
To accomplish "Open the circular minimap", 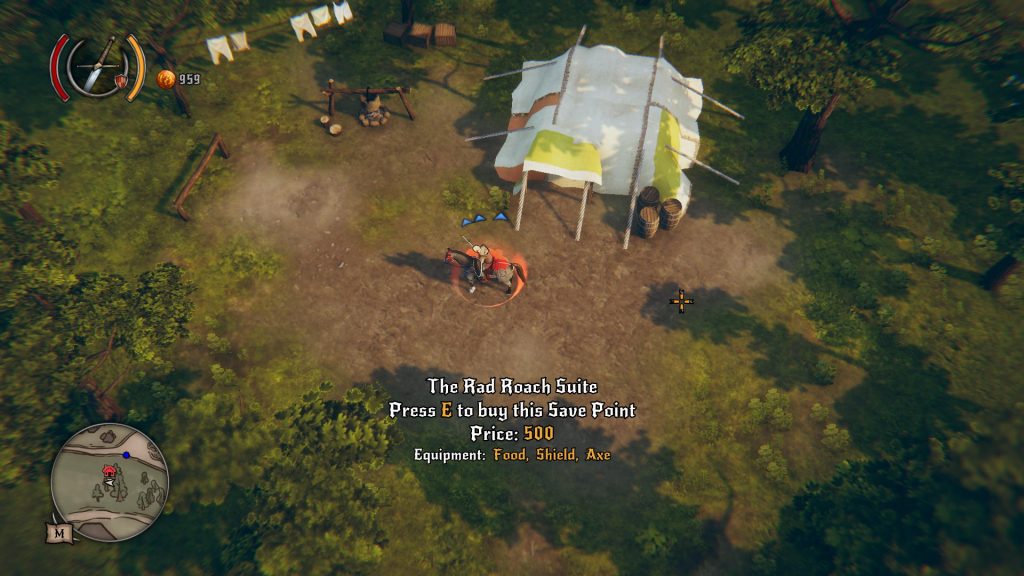I will [110, 482].
